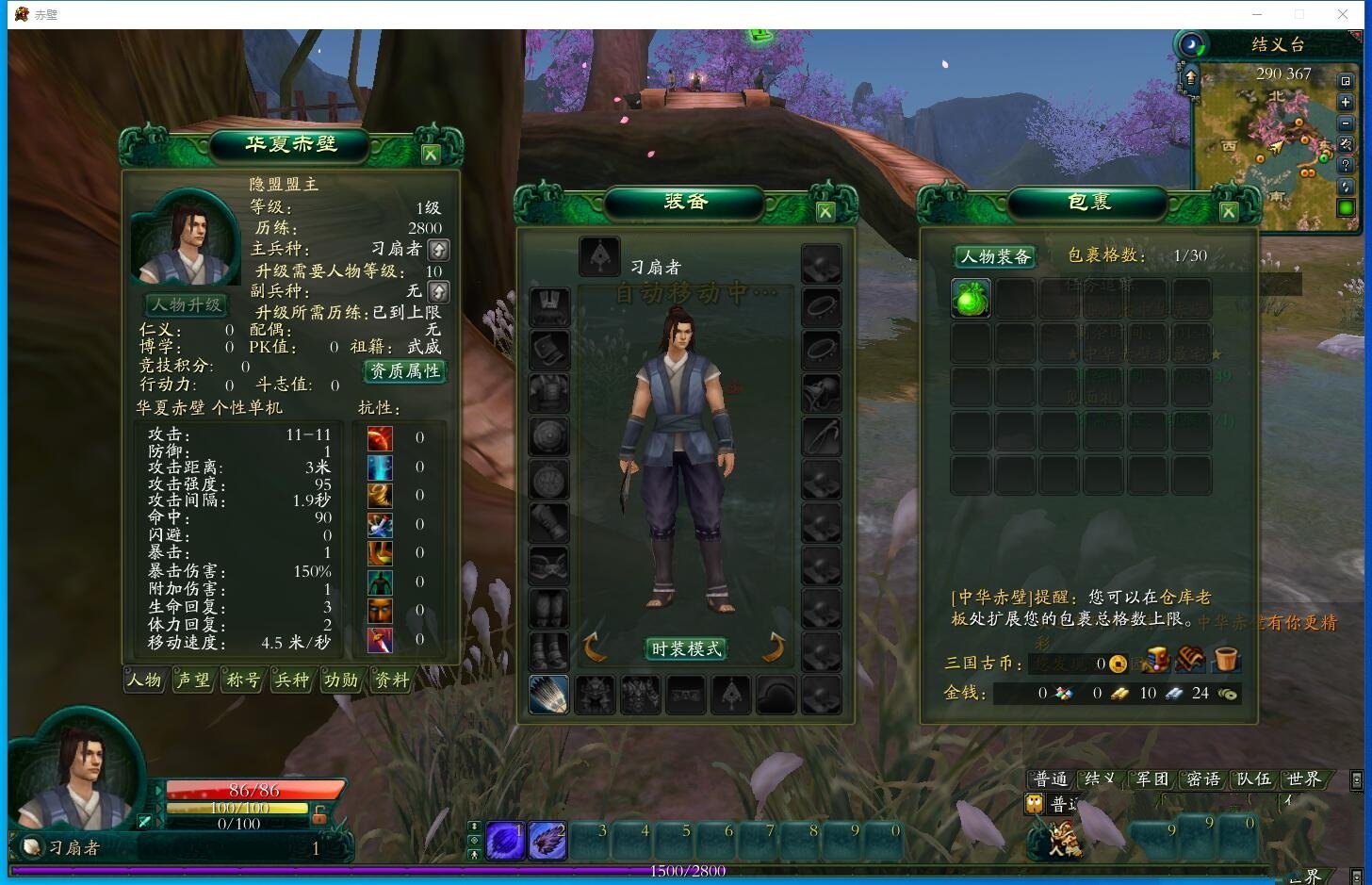The height and width of the screenshot is (885, 1372).
Task: Select the green pouch item in bag
Action: pyautogui.click(x=970, y=299)
